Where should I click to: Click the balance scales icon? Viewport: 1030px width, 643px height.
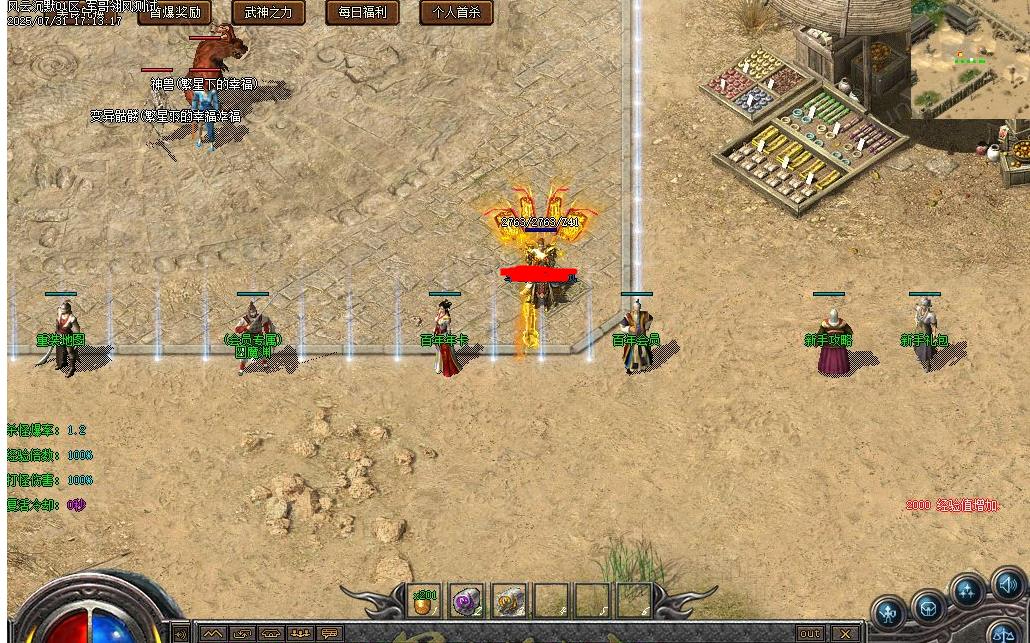pyautogui.click(x=1002, y=633)
